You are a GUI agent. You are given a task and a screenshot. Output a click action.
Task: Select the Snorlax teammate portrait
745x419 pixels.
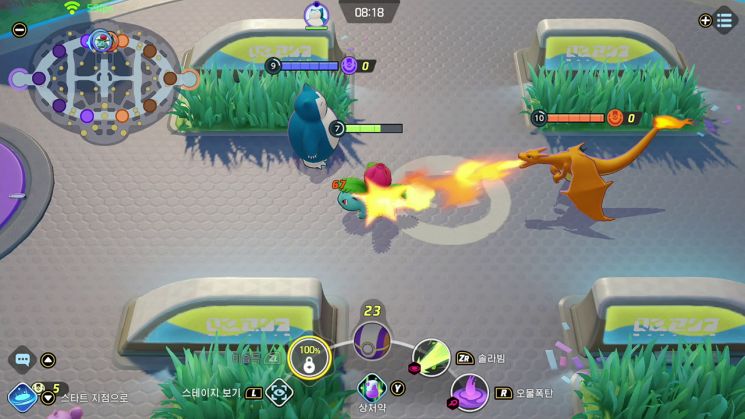[317, 15]
